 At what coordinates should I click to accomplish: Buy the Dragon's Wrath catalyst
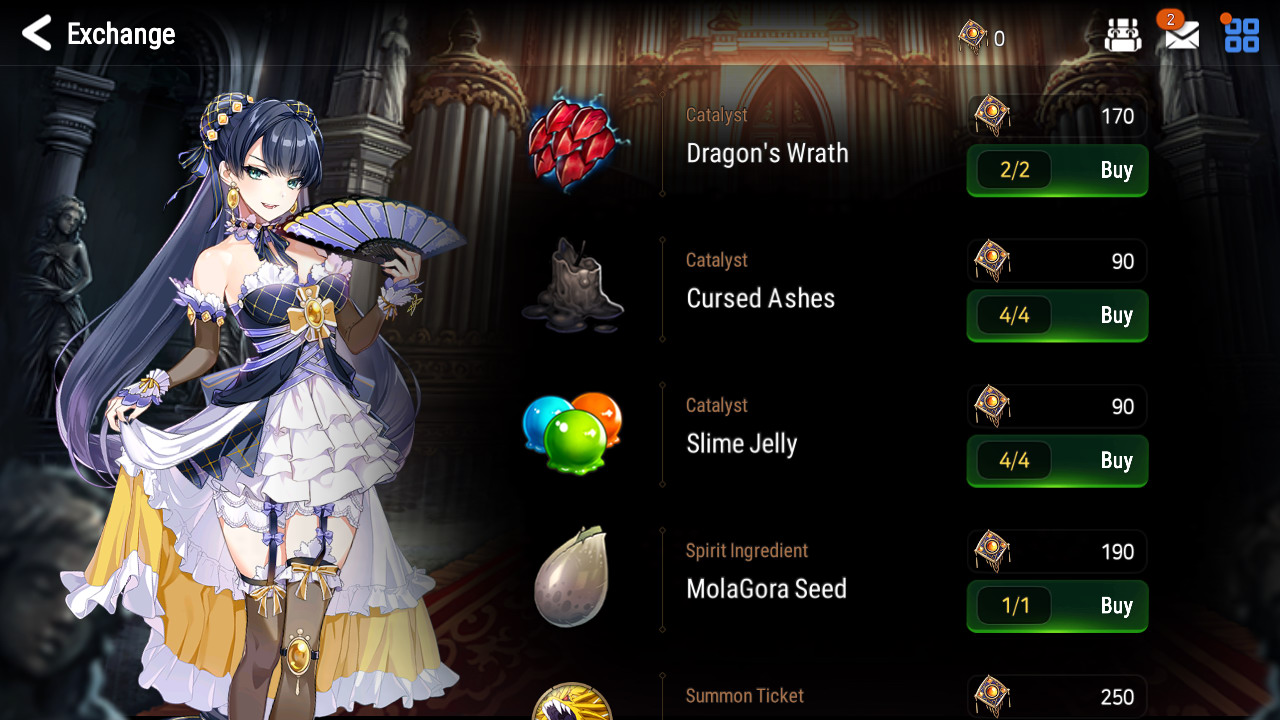click(1057, 170)
